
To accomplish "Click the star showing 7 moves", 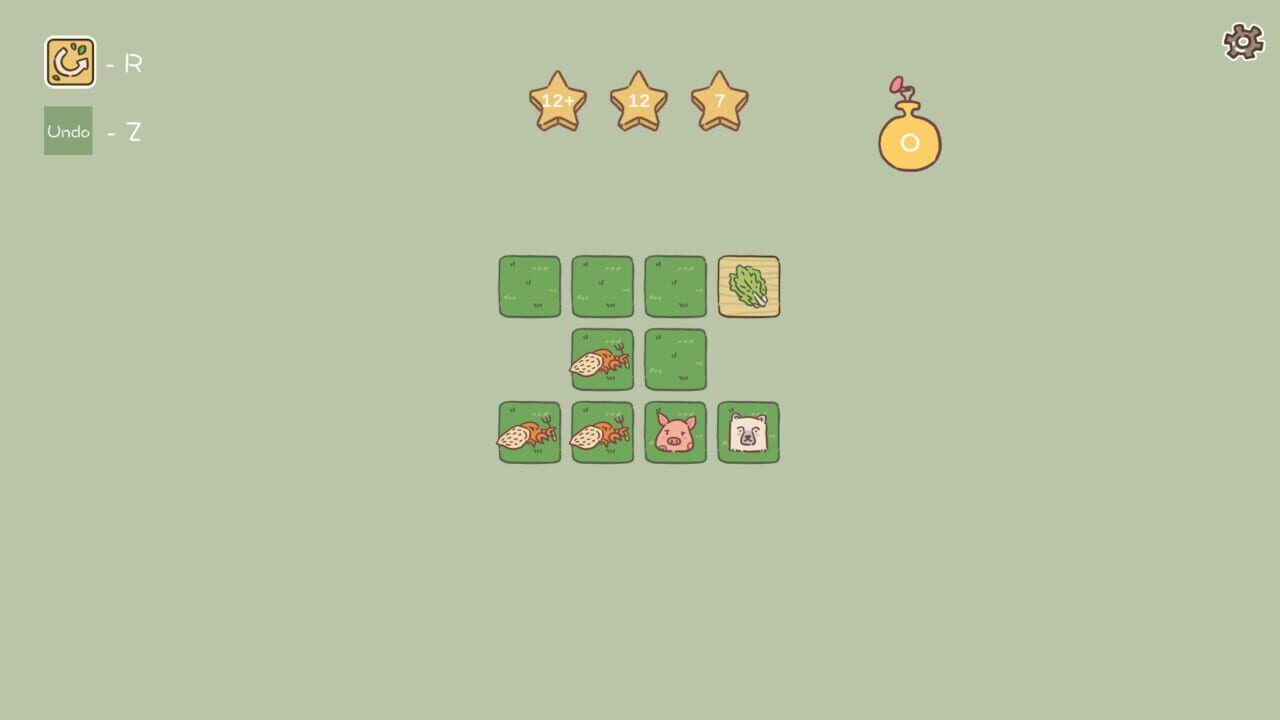I will coord(719,100).
